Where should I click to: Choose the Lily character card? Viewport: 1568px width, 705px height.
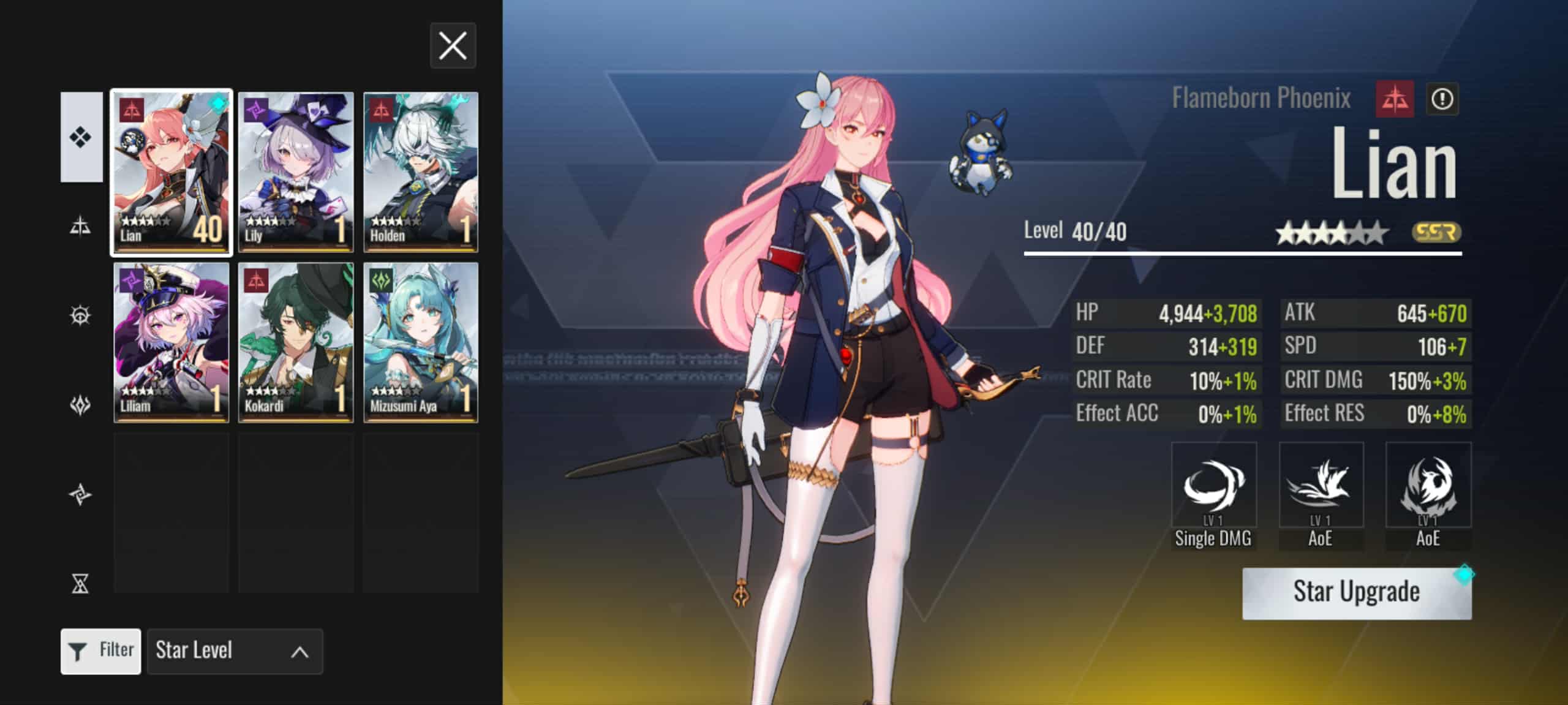coord(296,172)
